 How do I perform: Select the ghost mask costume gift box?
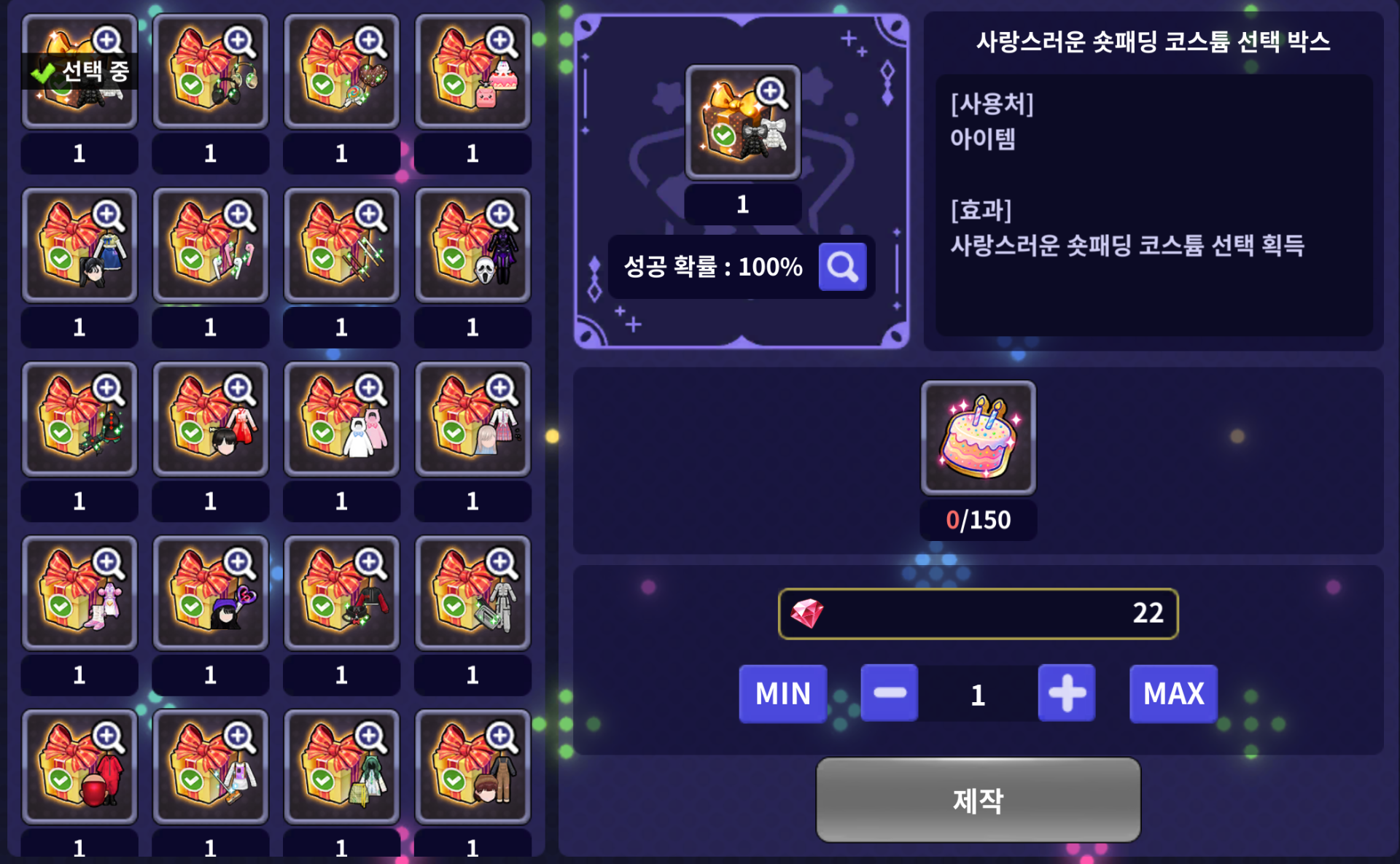[472, 246]
